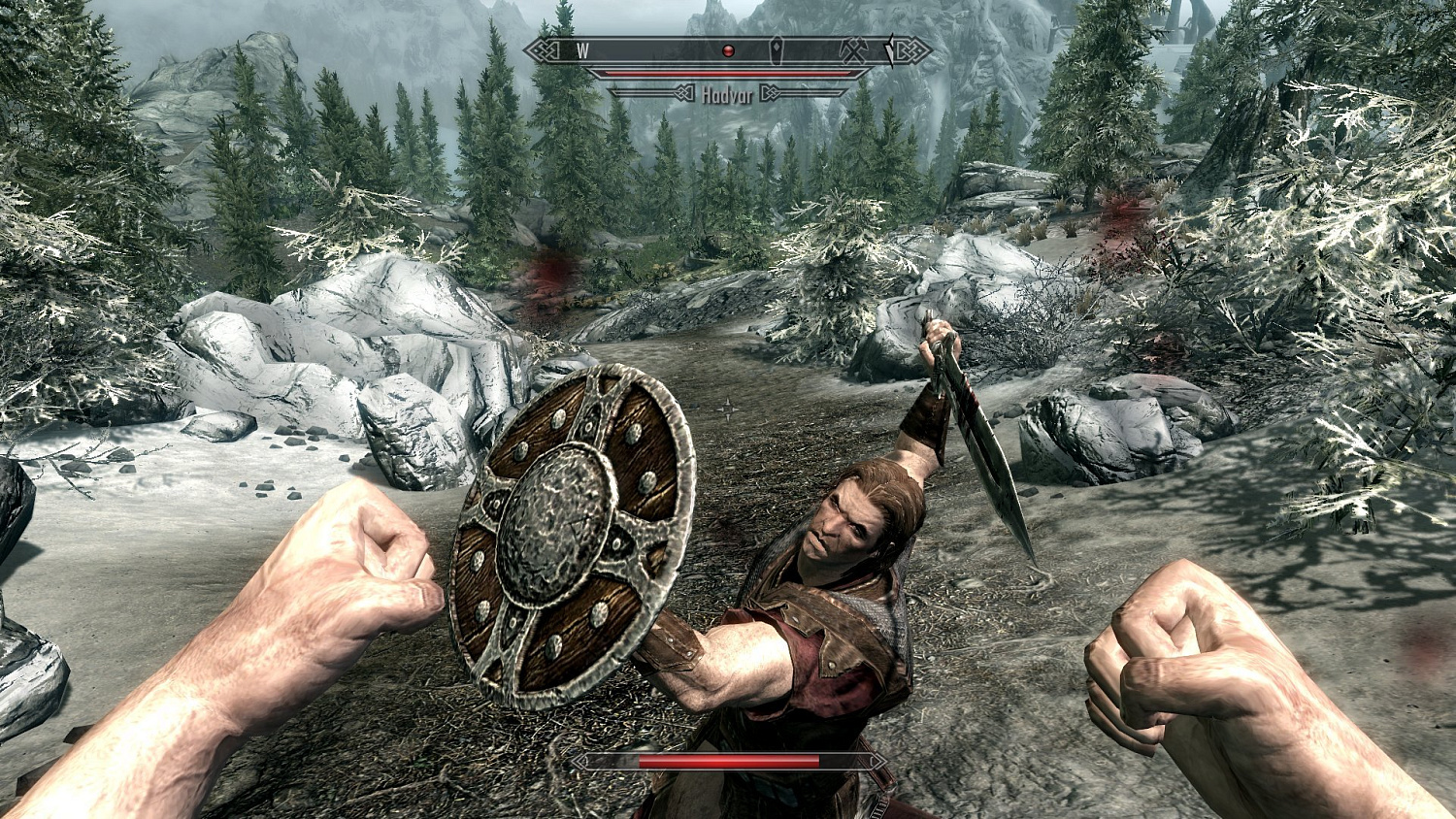The height and width of the screenshot is (819, 1456).
Task: Click the mine pickaxe marker on the compass
Action: click(x=853, y=49)
